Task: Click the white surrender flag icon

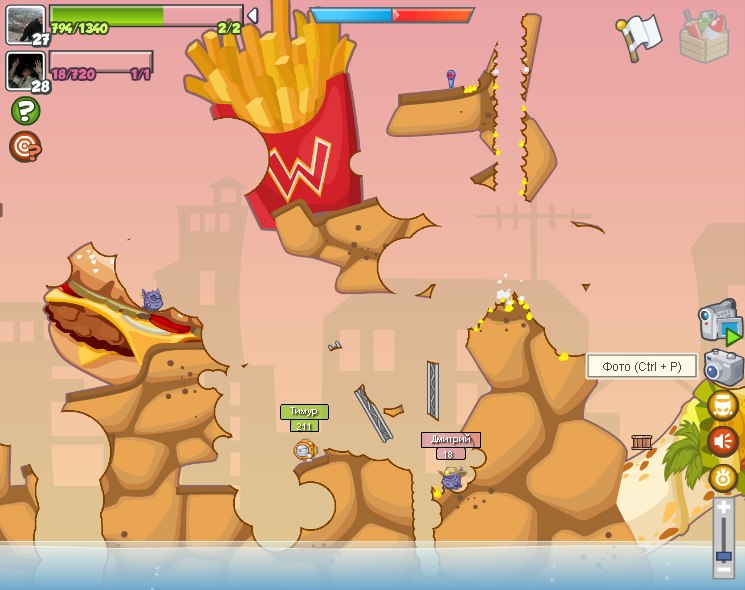Action: [639, 36]
